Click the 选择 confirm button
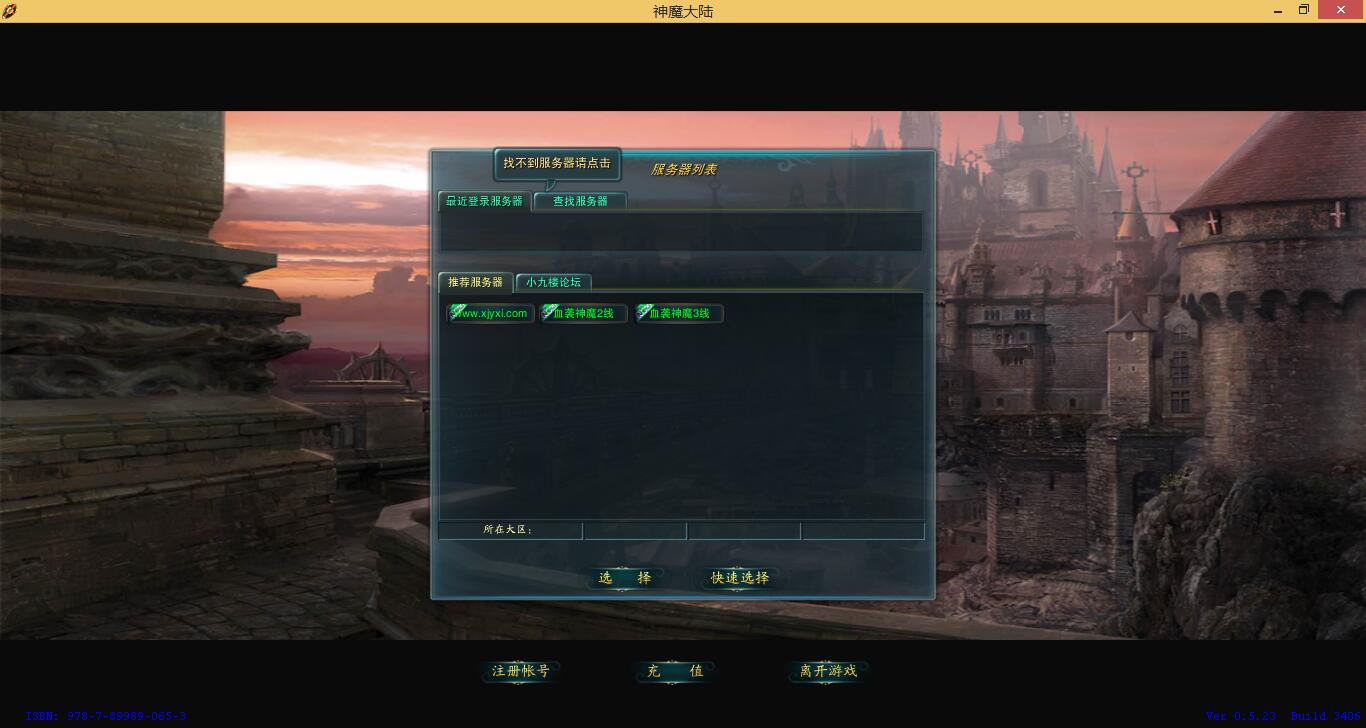 (625, 578)
